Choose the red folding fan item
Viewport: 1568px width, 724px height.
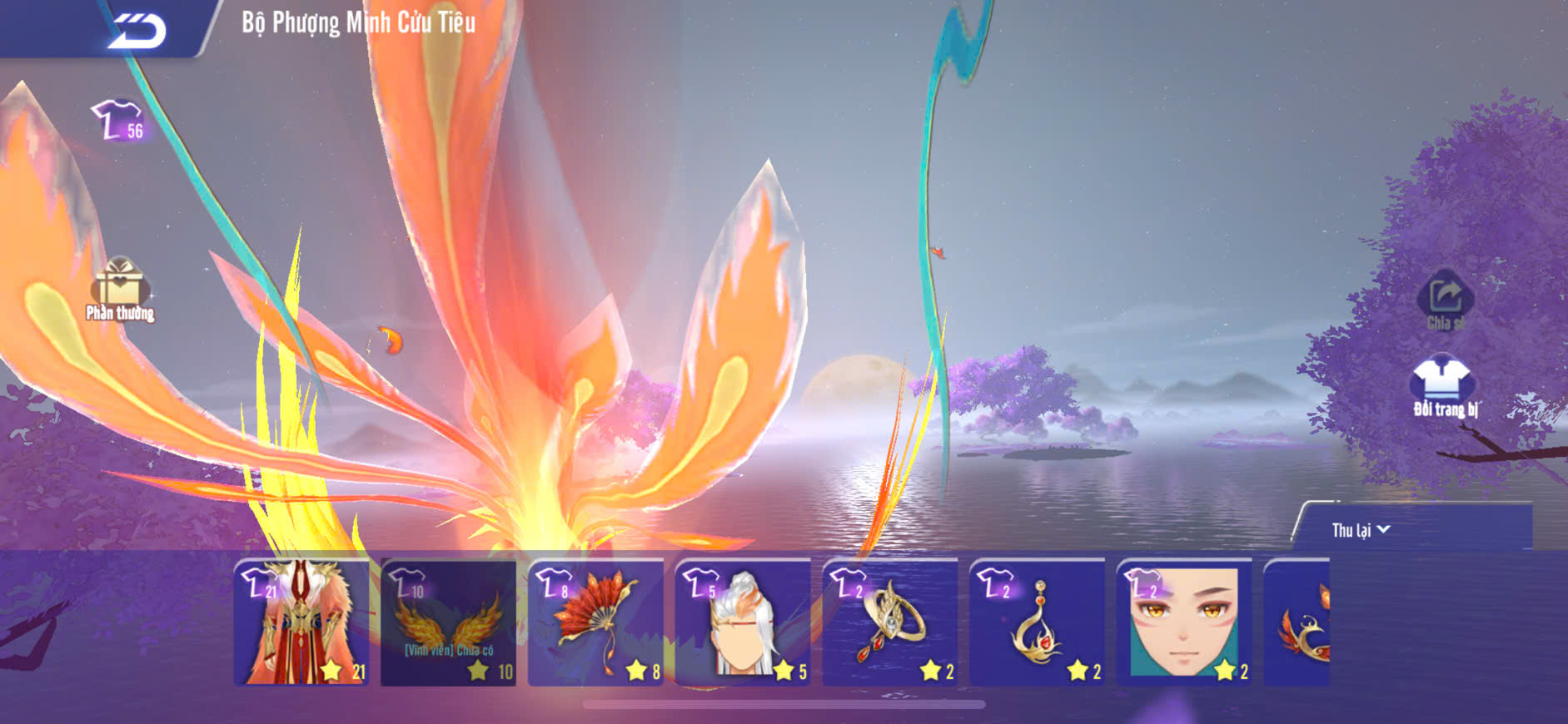point(596,622)
